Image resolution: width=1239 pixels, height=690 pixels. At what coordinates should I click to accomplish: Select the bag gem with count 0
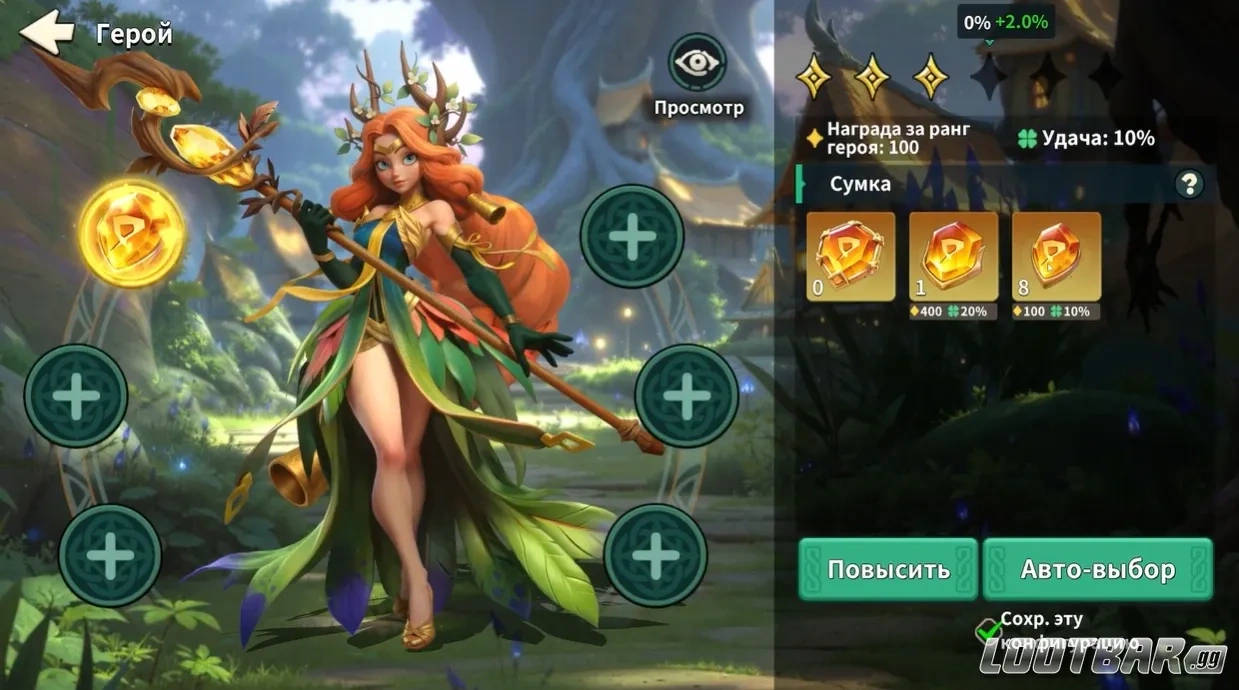click(x=850, y=256)
